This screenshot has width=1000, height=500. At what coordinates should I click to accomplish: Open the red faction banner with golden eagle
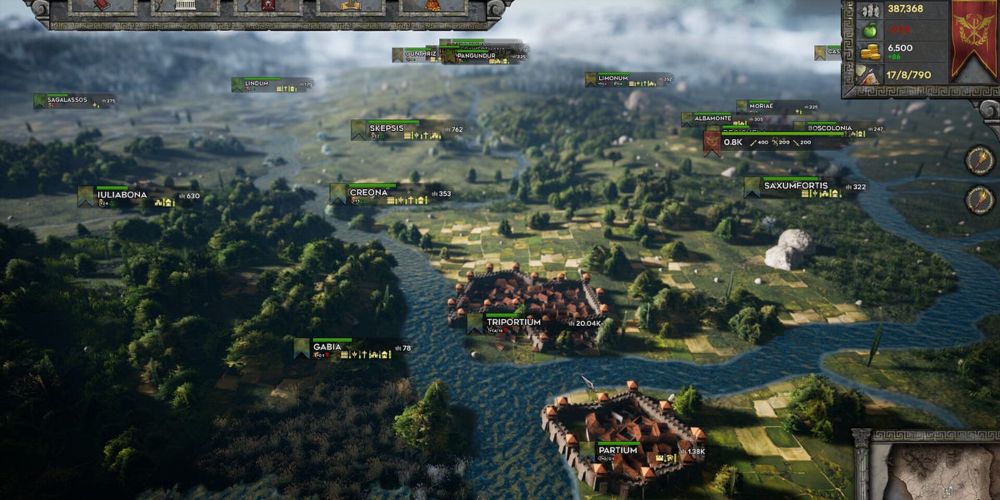coord(972,40)
